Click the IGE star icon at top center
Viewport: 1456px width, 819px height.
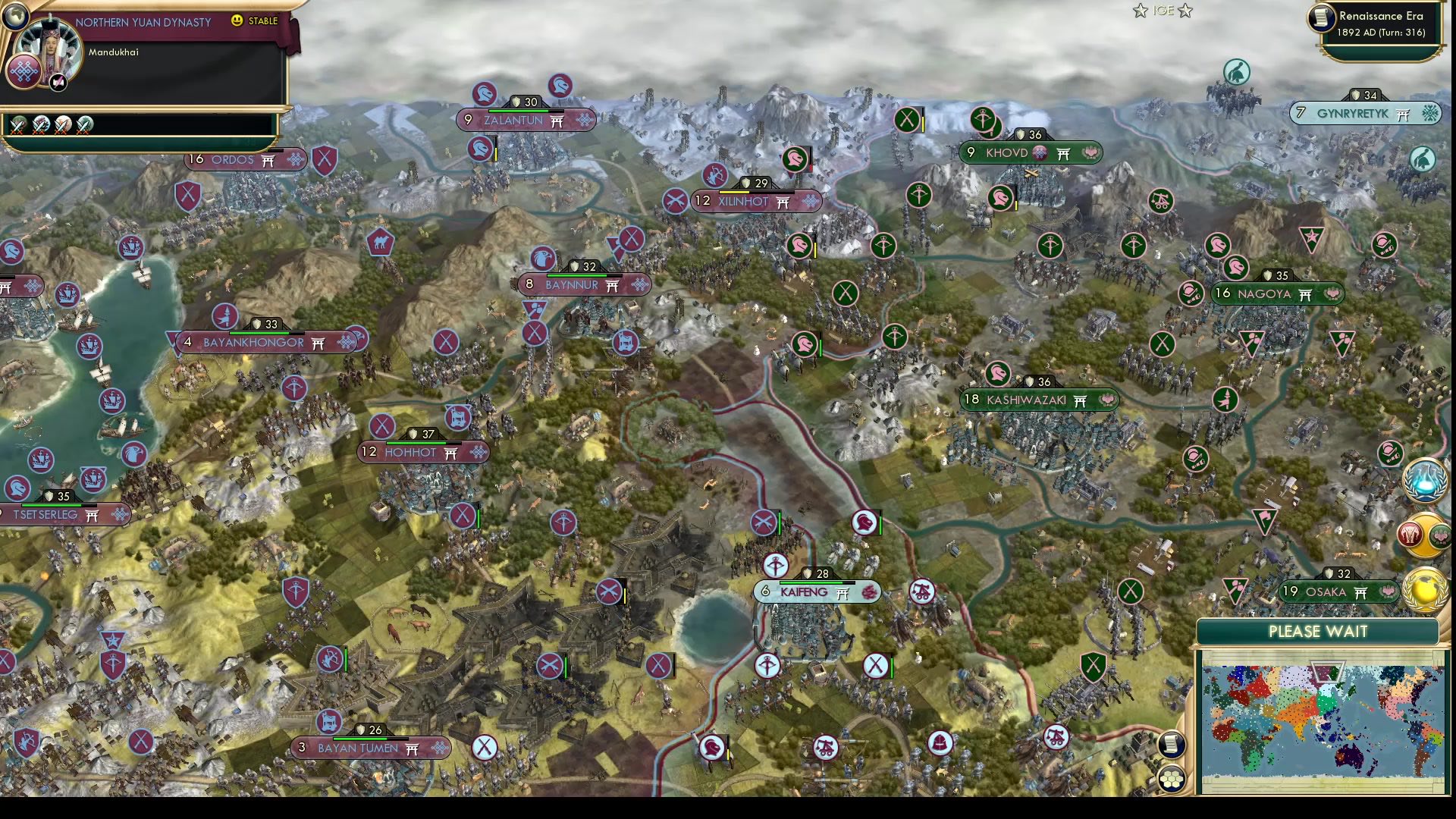click(1140, 11)
